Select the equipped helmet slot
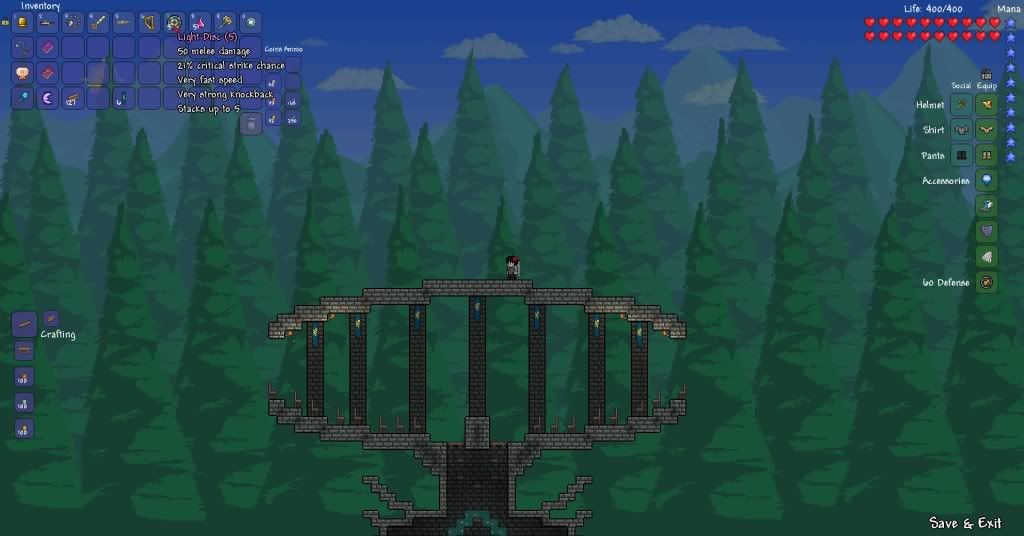 (987, 104)
